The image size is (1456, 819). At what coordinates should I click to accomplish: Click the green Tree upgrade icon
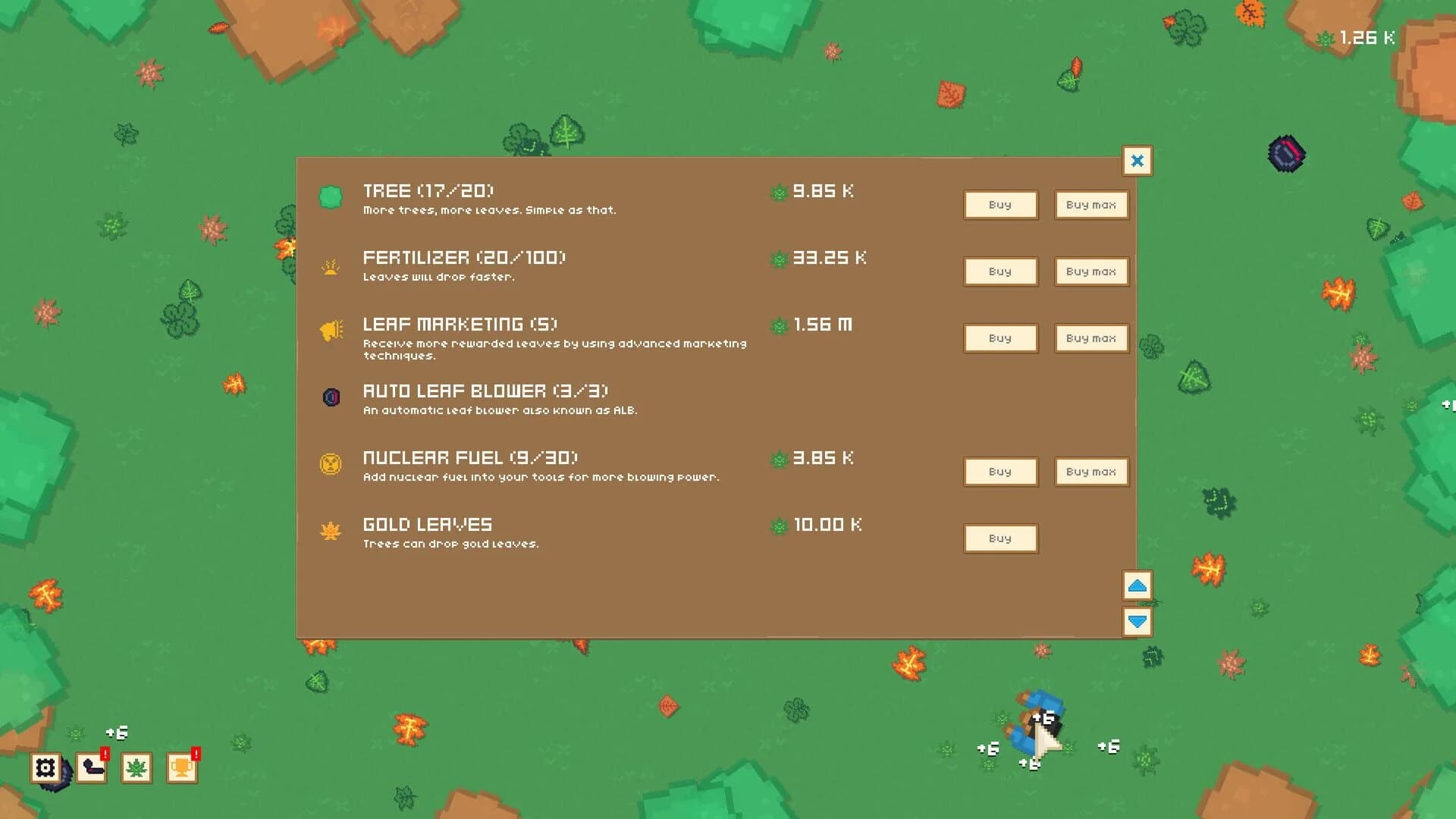pos(331,196)
